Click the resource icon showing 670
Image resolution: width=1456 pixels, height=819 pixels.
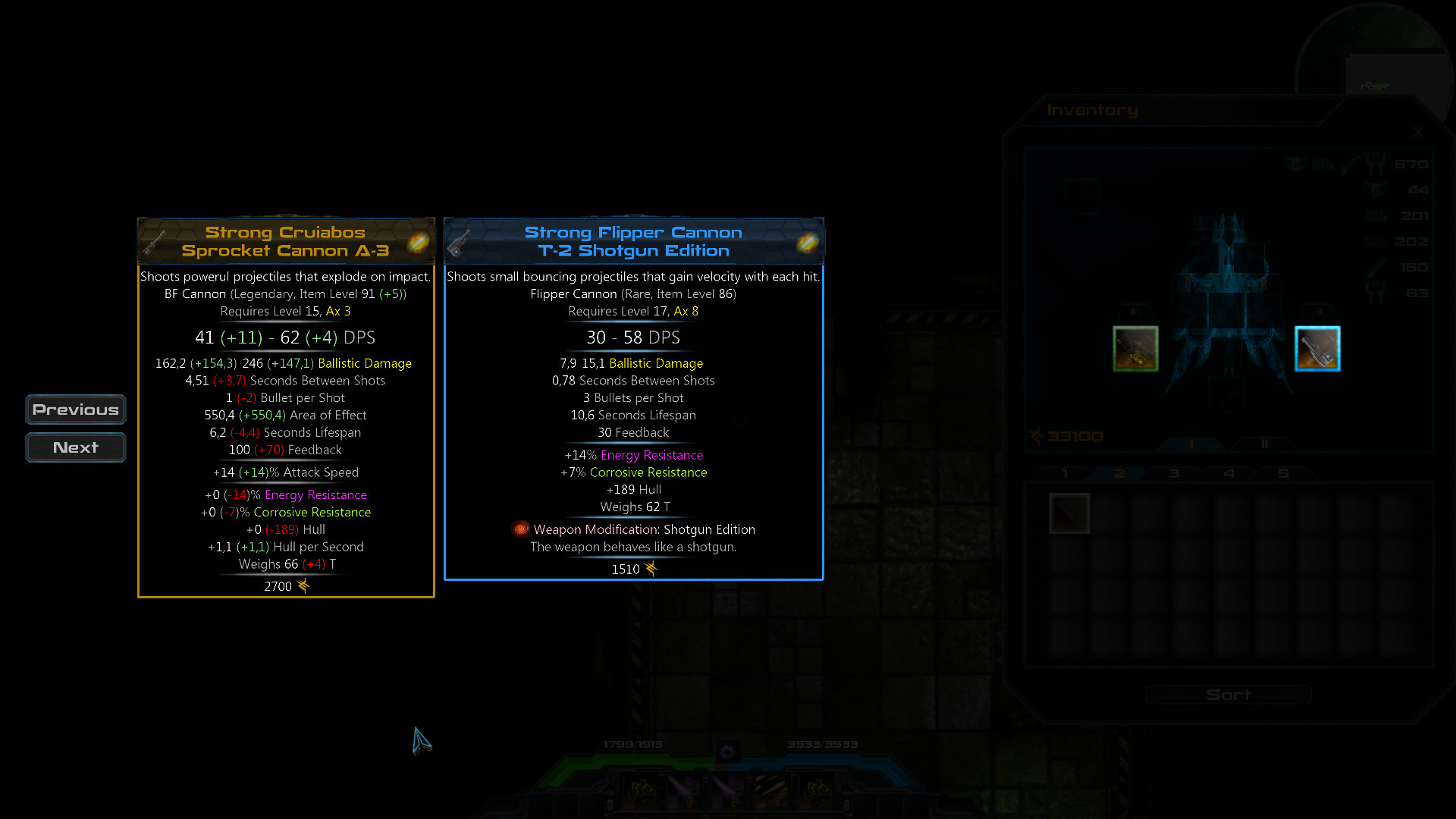1373,165
